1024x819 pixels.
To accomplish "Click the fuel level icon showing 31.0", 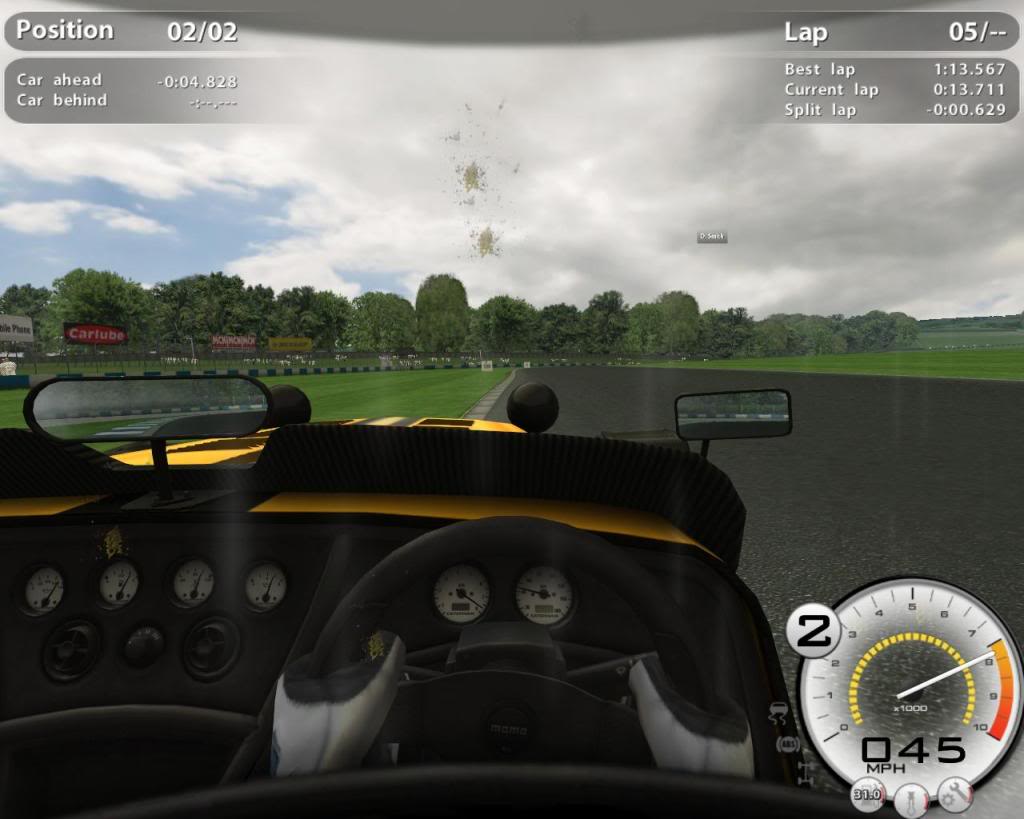I will pyautogui.click(x=867, y=794).
